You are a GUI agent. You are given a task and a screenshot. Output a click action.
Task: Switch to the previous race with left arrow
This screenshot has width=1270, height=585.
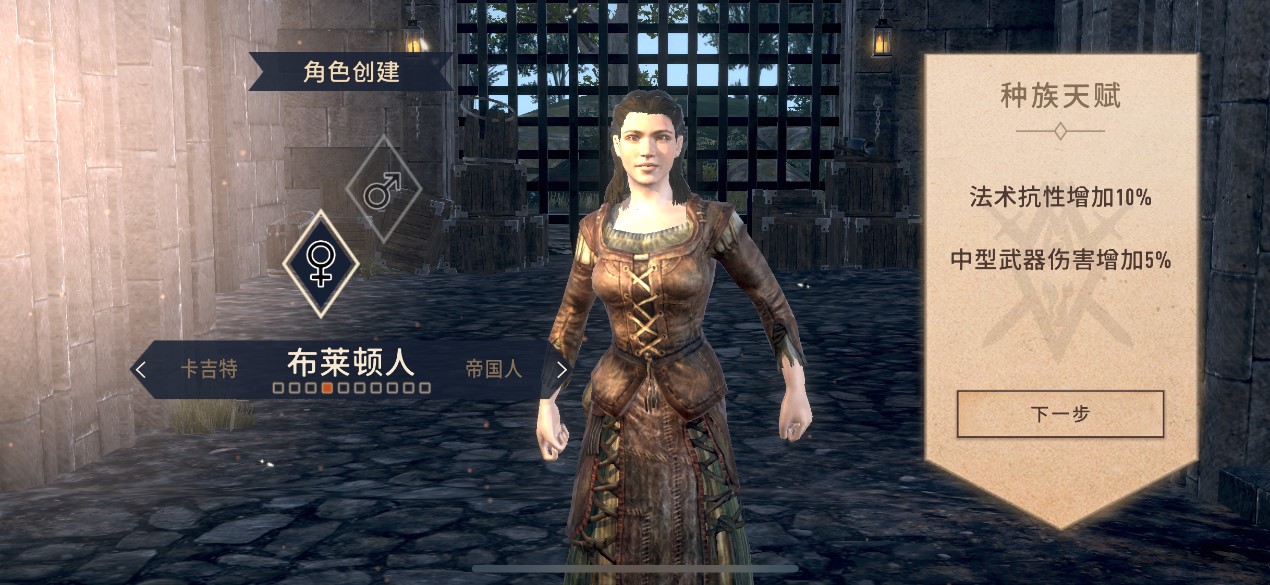coord(141,369)
